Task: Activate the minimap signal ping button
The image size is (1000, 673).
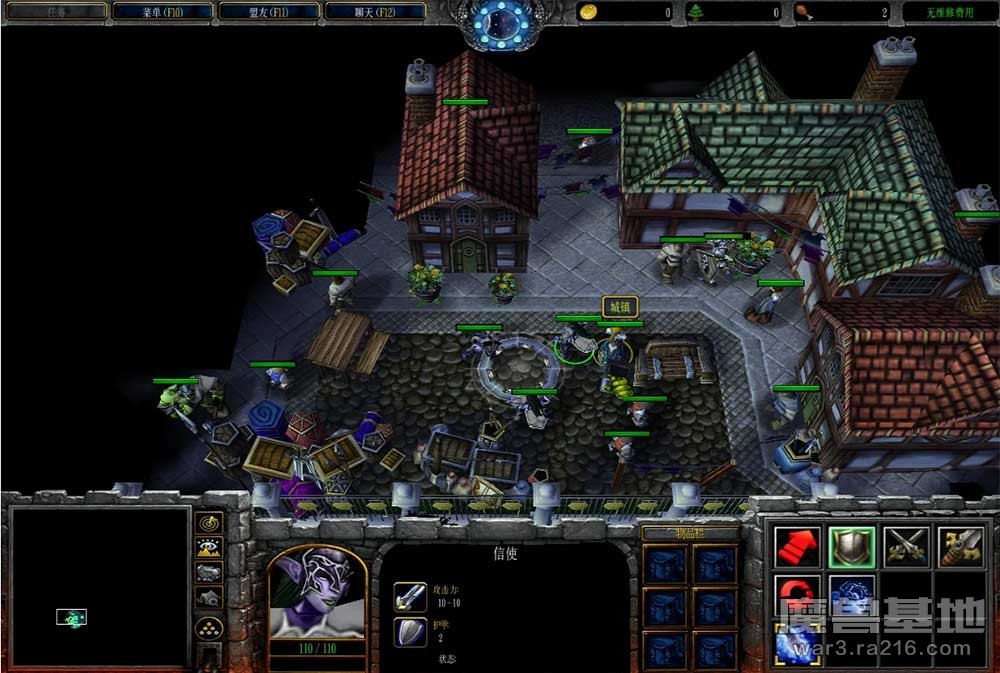Action: click(x=209, y=522)
